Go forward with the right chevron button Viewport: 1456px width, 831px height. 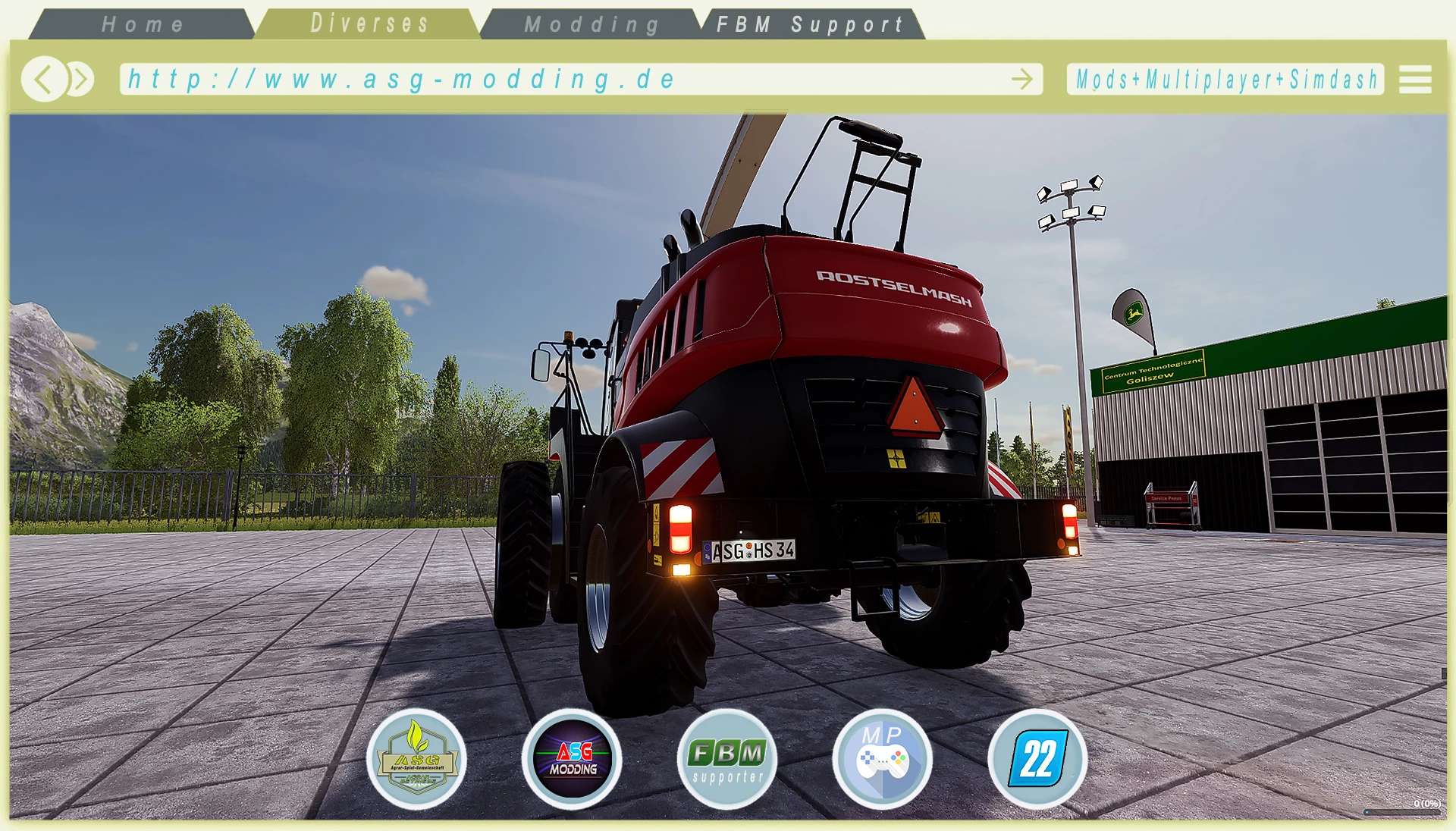click(80, 79)
